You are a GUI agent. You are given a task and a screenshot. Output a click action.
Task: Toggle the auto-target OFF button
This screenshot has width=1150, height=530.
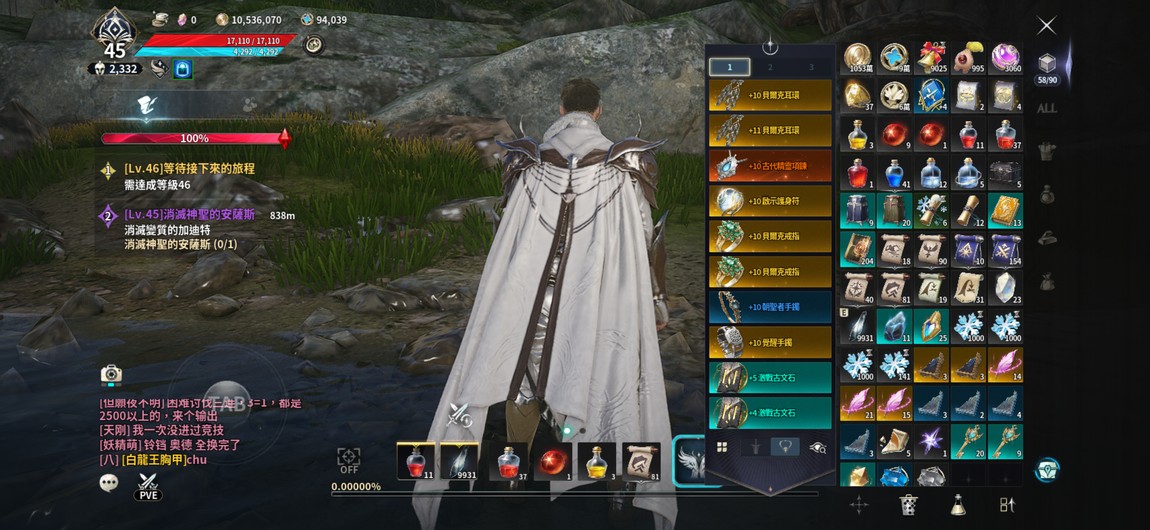349,461
